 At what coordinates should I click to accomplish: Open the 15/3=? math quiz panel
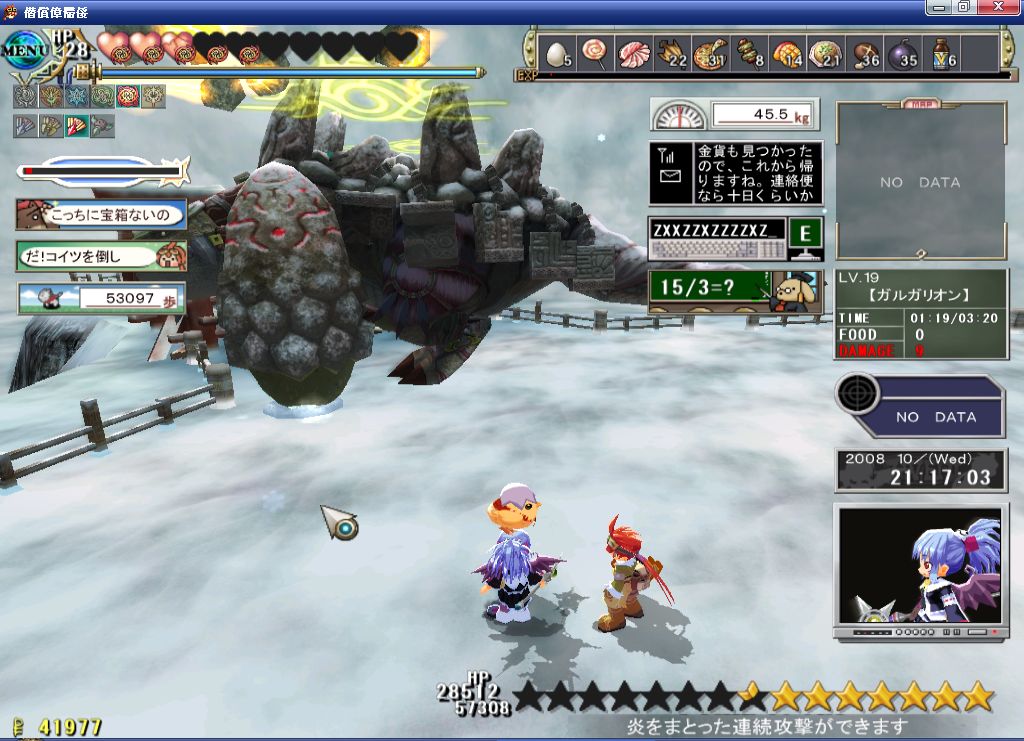click(736, 291)
